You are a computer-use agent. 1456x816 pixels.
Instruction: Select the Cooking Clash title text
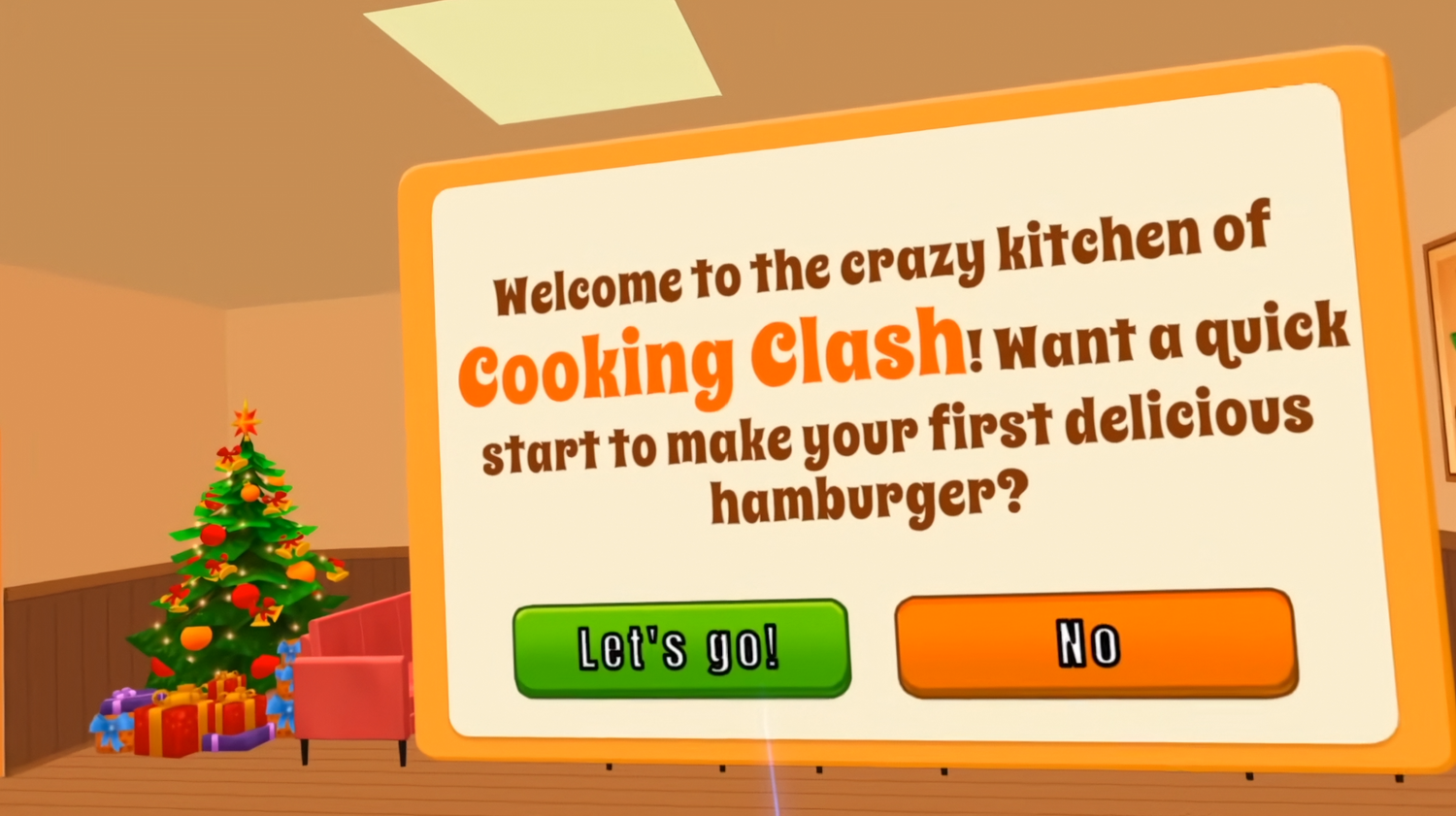point(711,357)
